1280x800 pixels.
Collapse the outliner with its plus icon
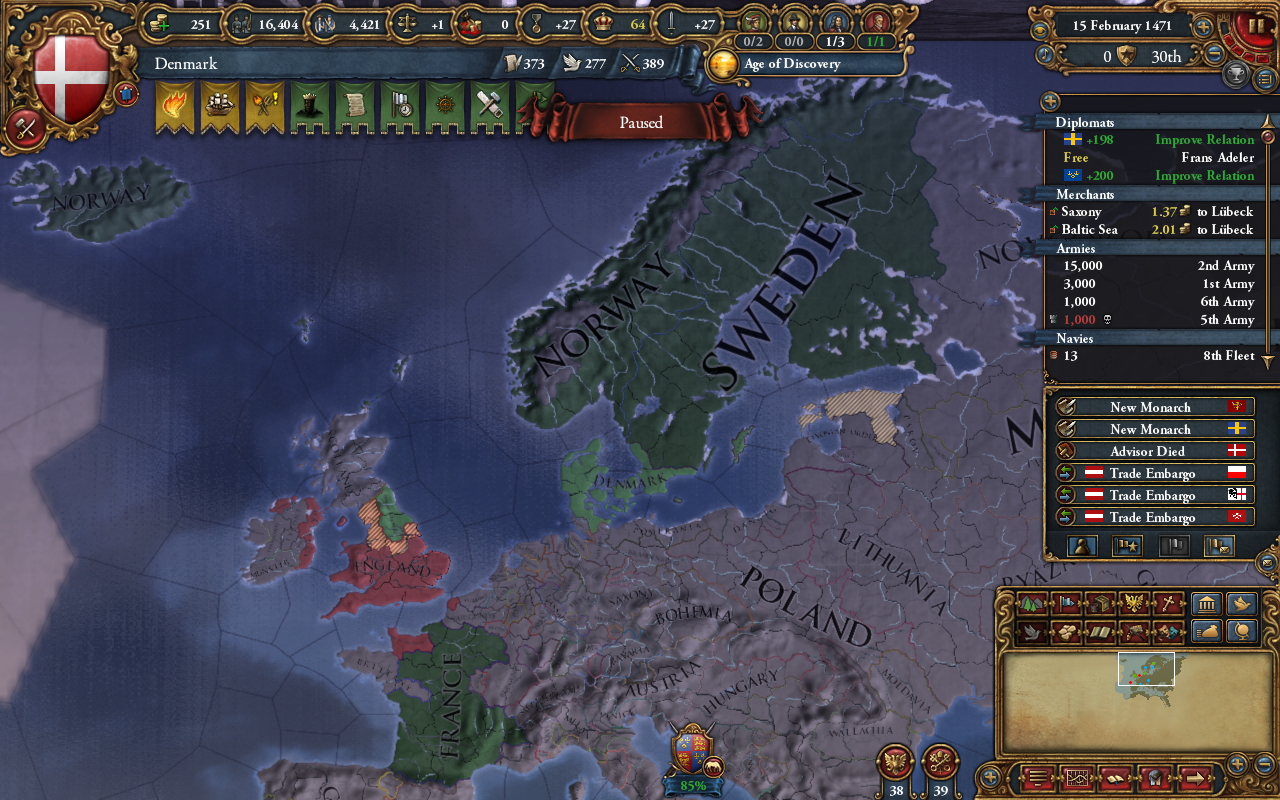[1048, 101]
